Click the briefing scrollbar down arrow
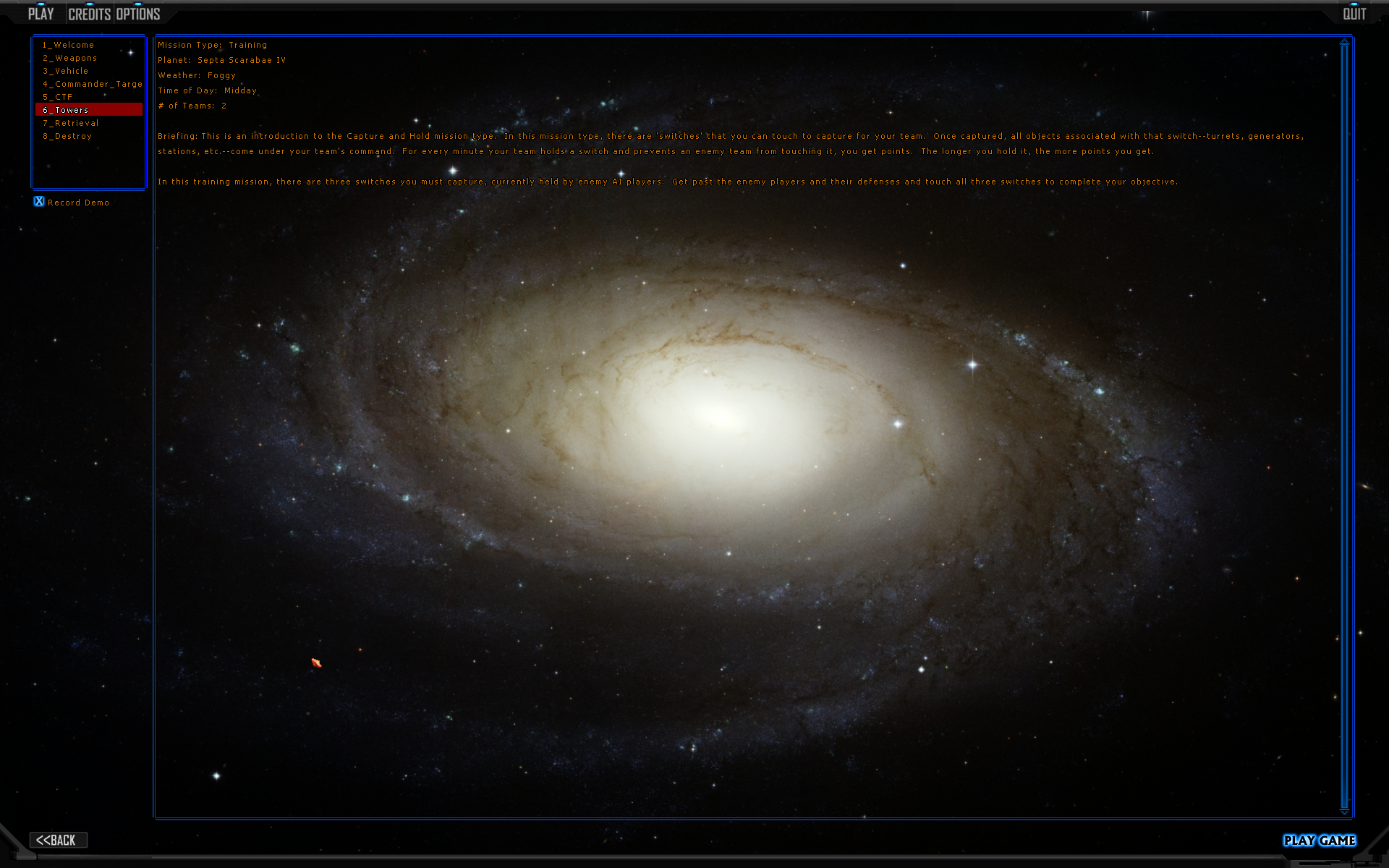Screen dimensions: 1389x868 click(1344, 812)
